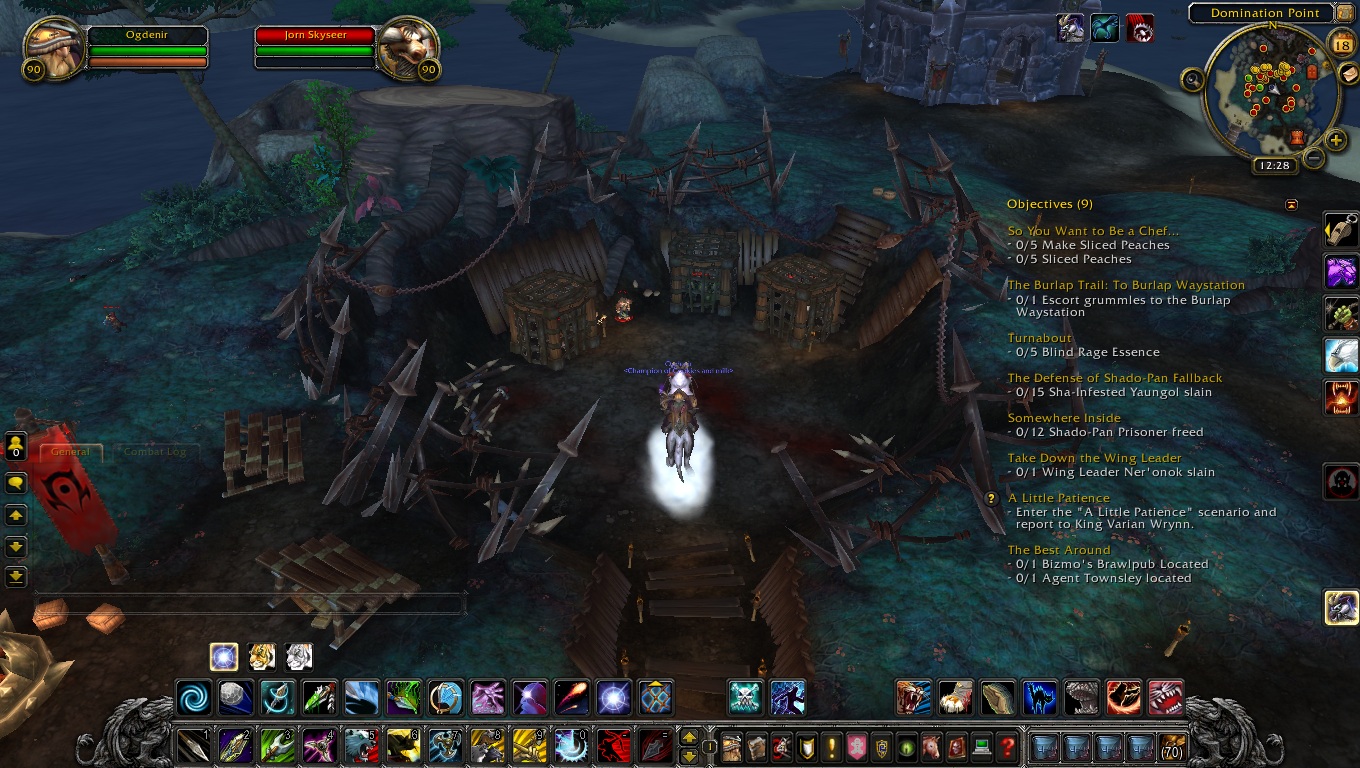Open the social friends button showing 0

(16, 446)
